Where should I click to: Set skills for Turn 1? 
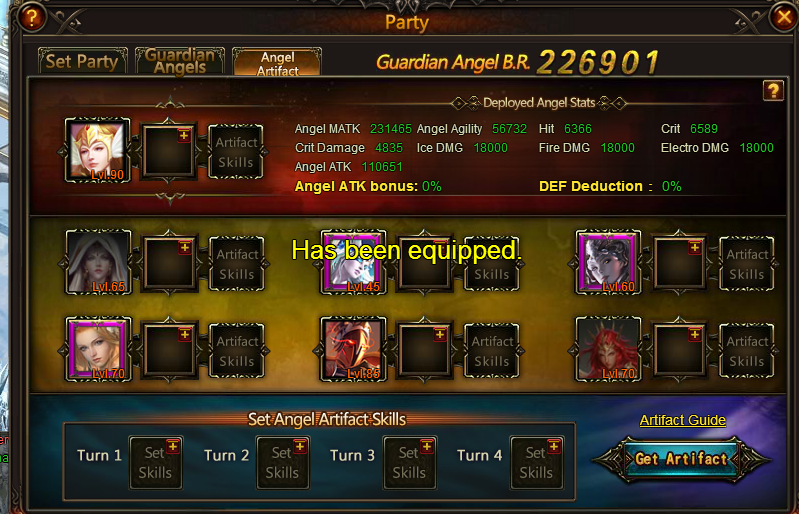[x=155, y=463]
